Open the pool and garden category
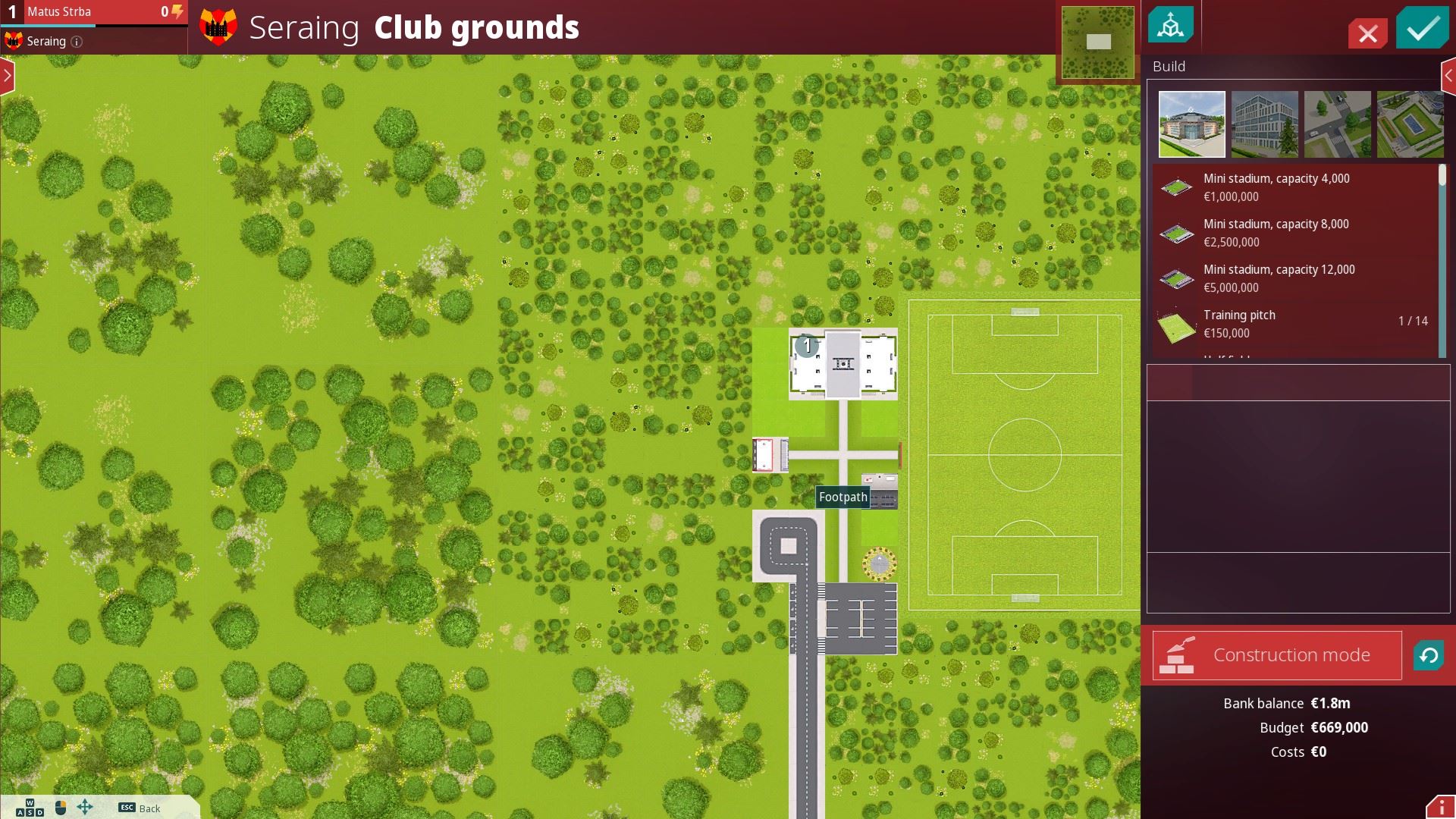The image size is (1456, 819). [1409, 124]
